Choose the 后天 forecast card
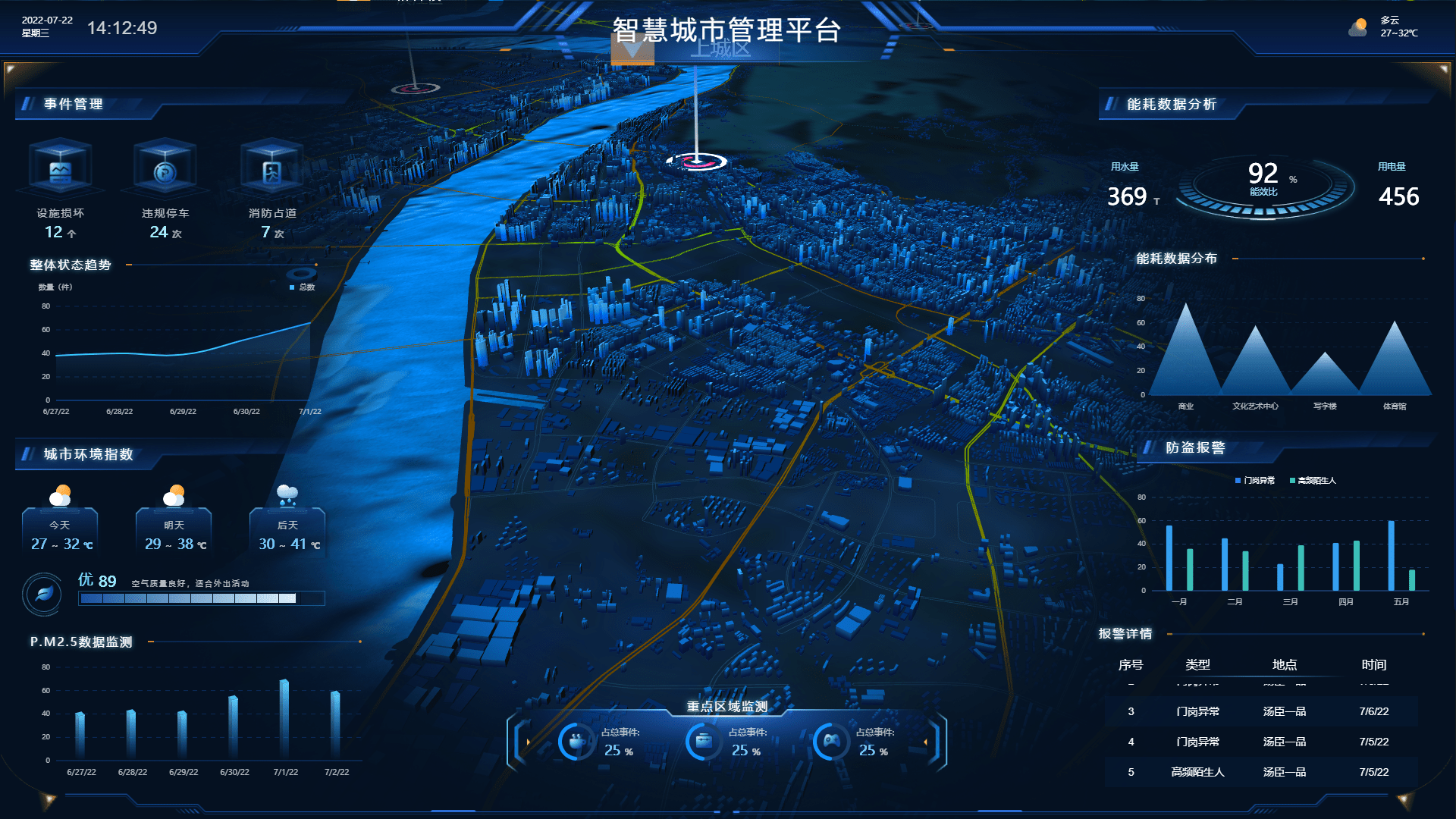The width and height of the screenshot is (1456, 819). point(287,531)
